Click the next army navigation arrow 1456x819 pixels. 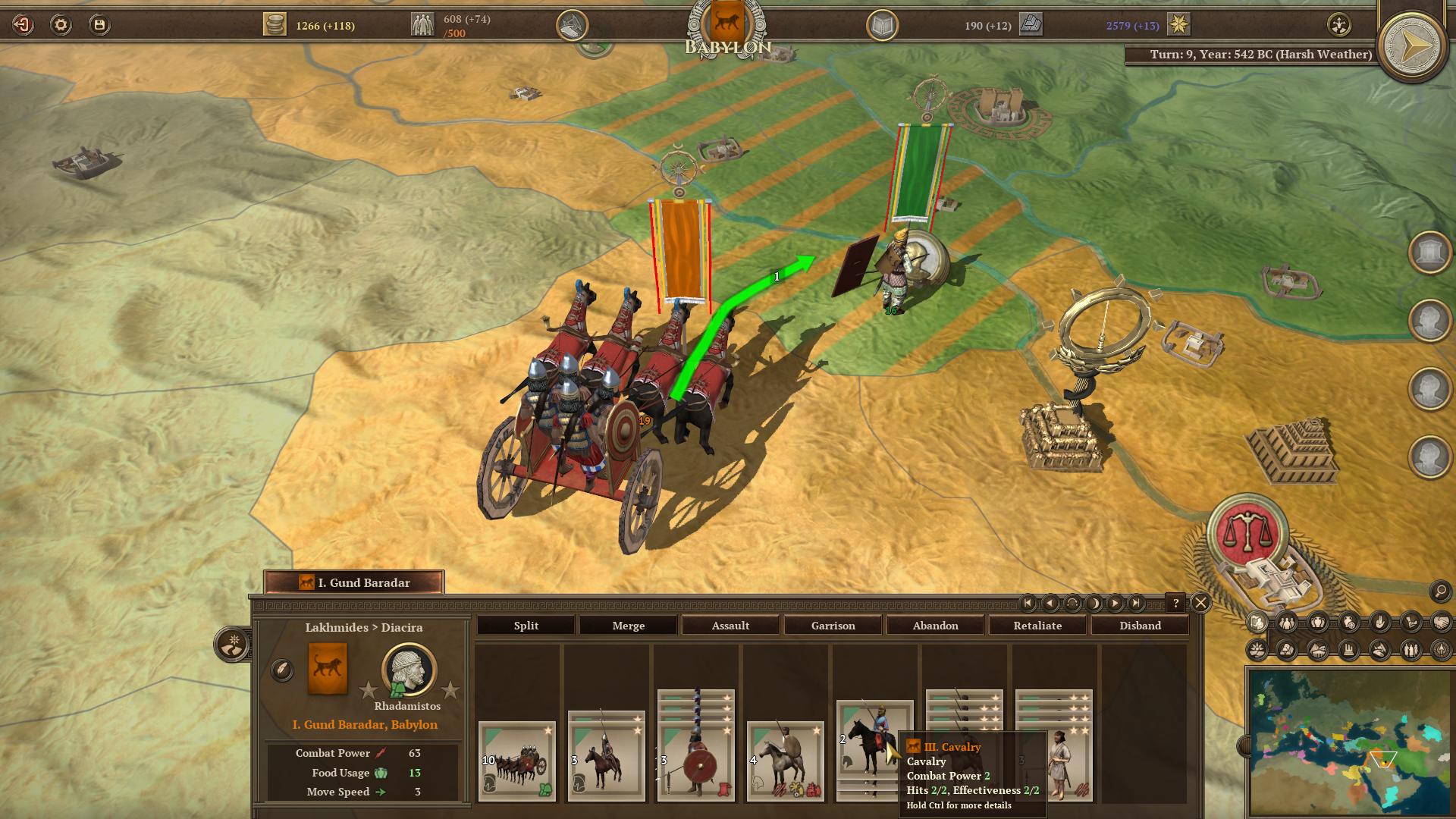[x=1114, y=604]
